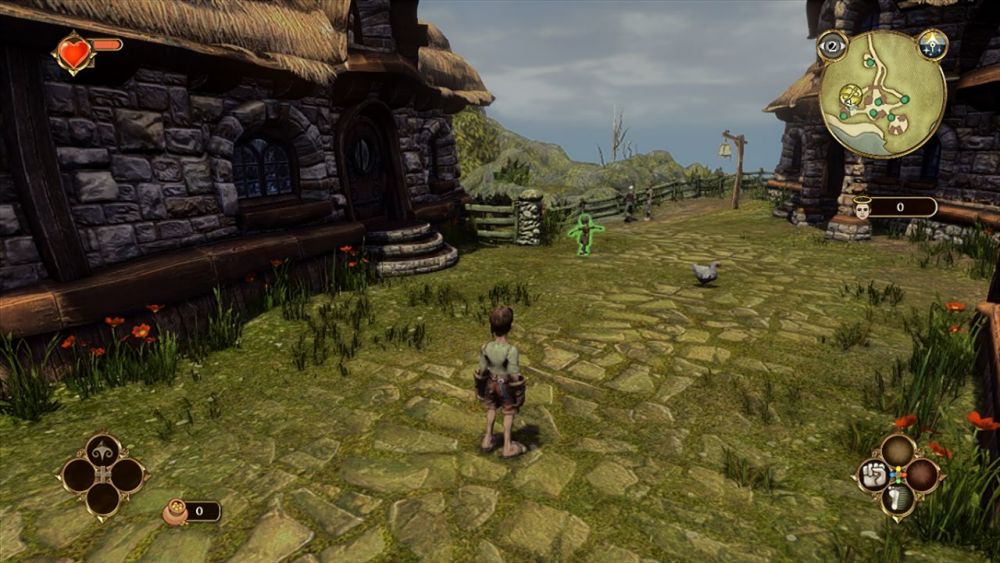Select the ram-horn symbol slot
Viewport: 1000px width, 563px height.
103,450
